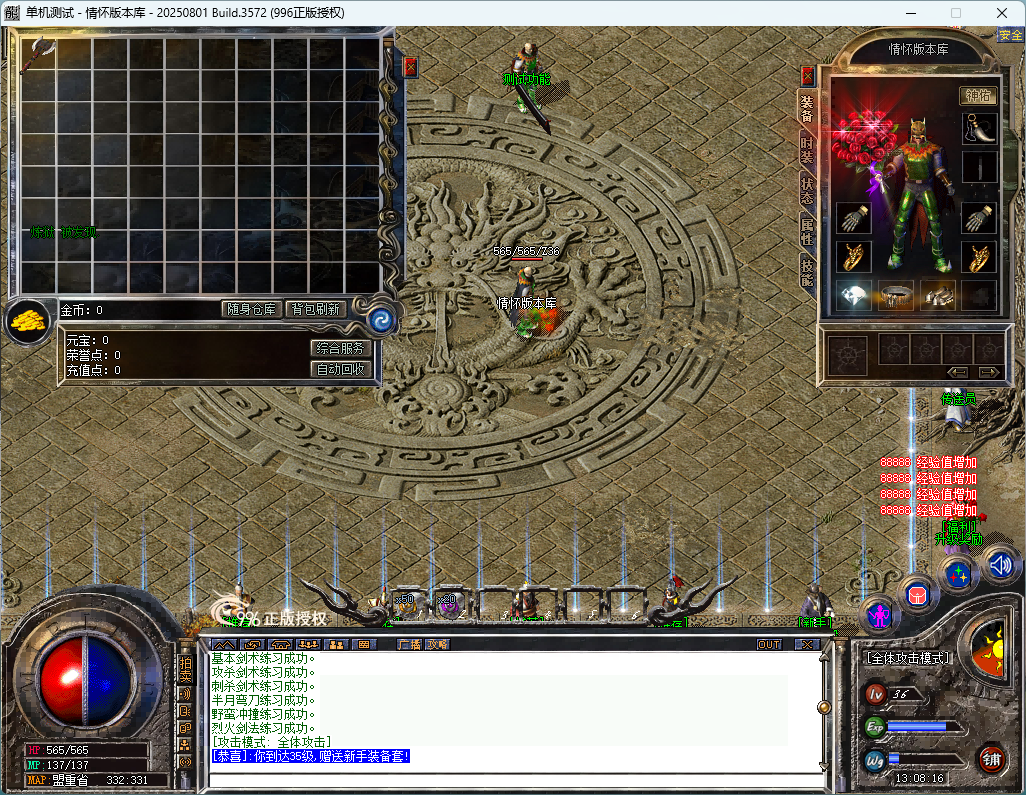Open the 随身仓库 portable warehouse
1026x795 pixels.
tap(250, 310)
